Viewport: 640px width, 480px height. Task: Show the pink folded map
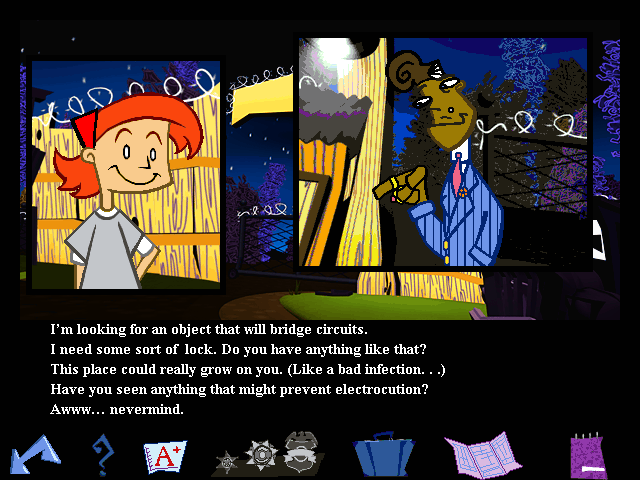(x=483, y=456)
